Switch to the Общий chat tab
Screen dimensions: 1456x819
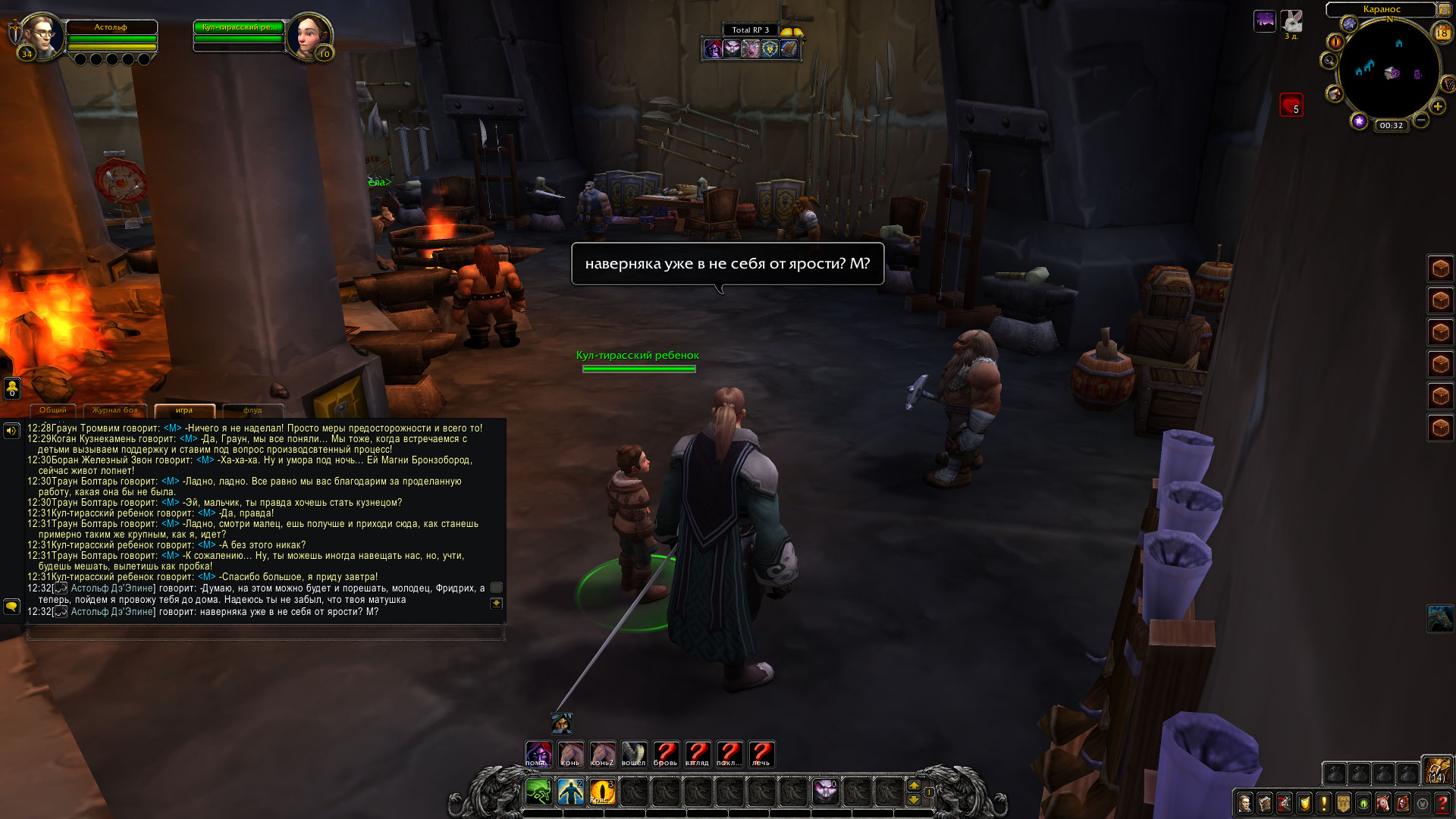tap(53, 410)
